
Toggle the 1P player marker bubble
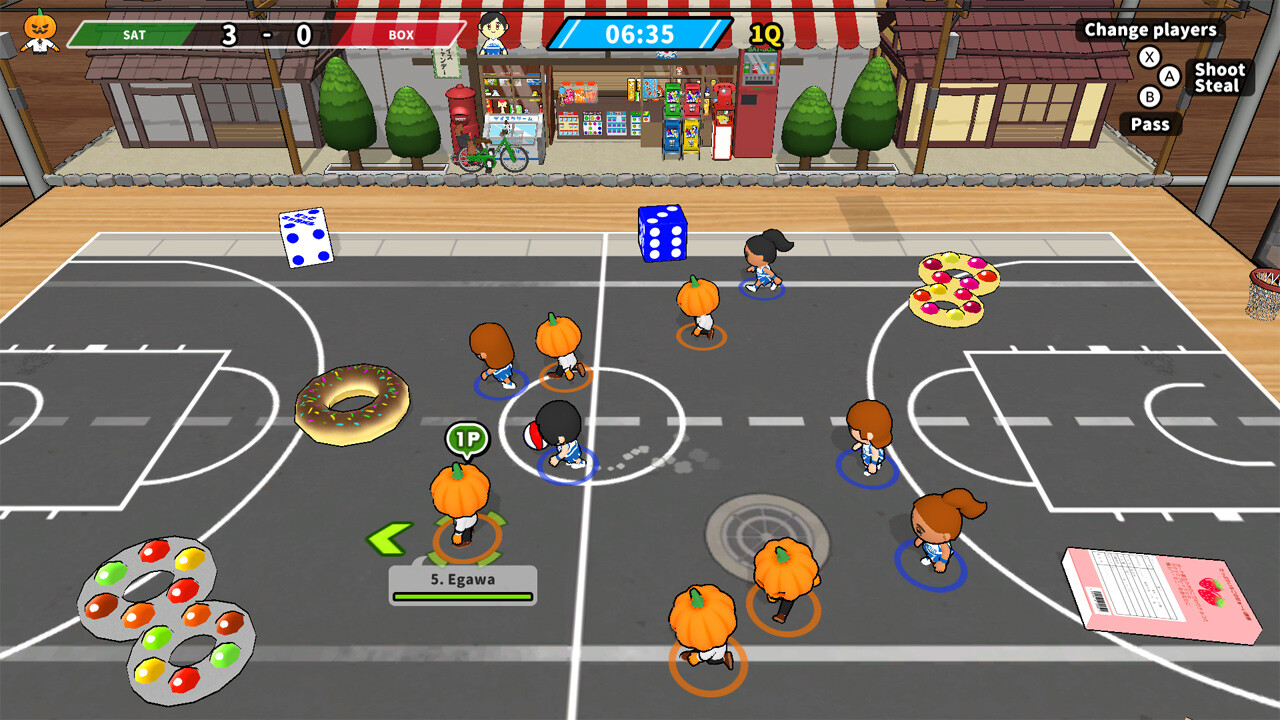[x=465, y=436]
